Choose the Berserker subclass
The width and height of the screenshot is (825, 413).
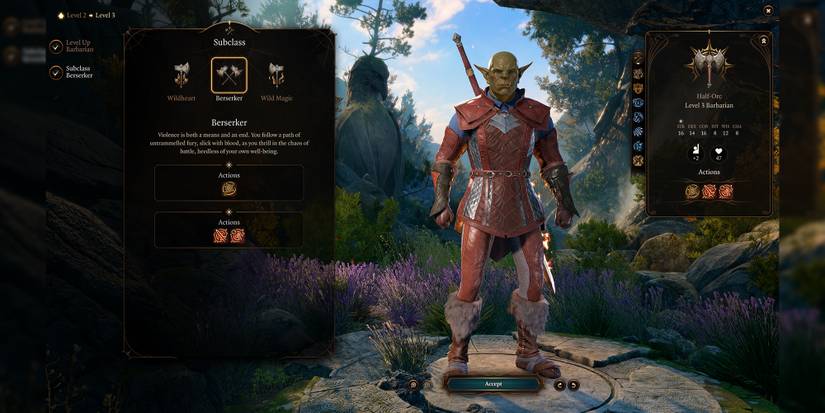click(229, 76)
